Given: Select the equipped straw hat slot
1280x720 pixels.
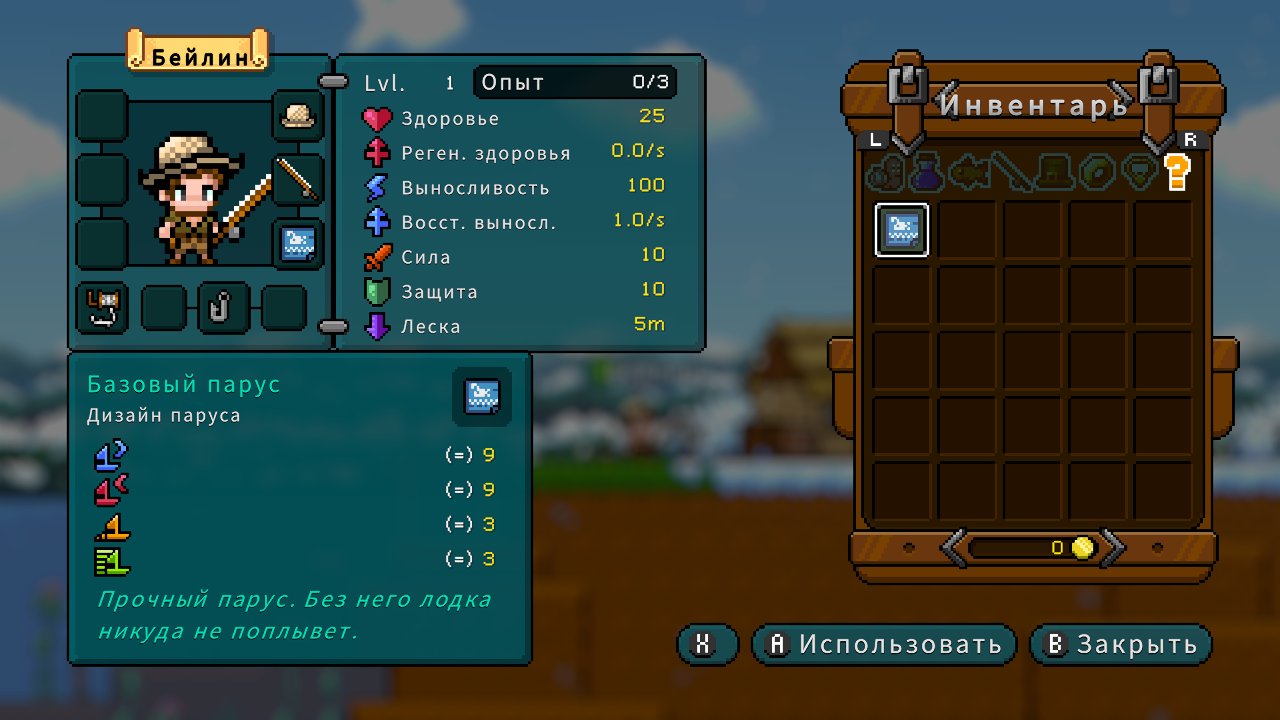Looking at the screenshot, I should pyautogui.click(x=298, y=116).
